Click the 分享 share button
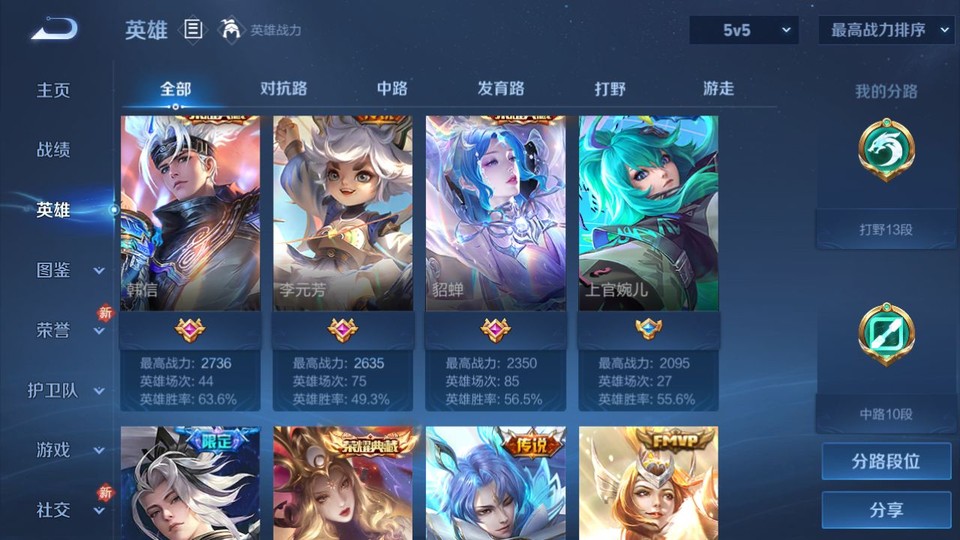Image resolution: width=960 pixels, height=540 pixels. pos(886,510)
